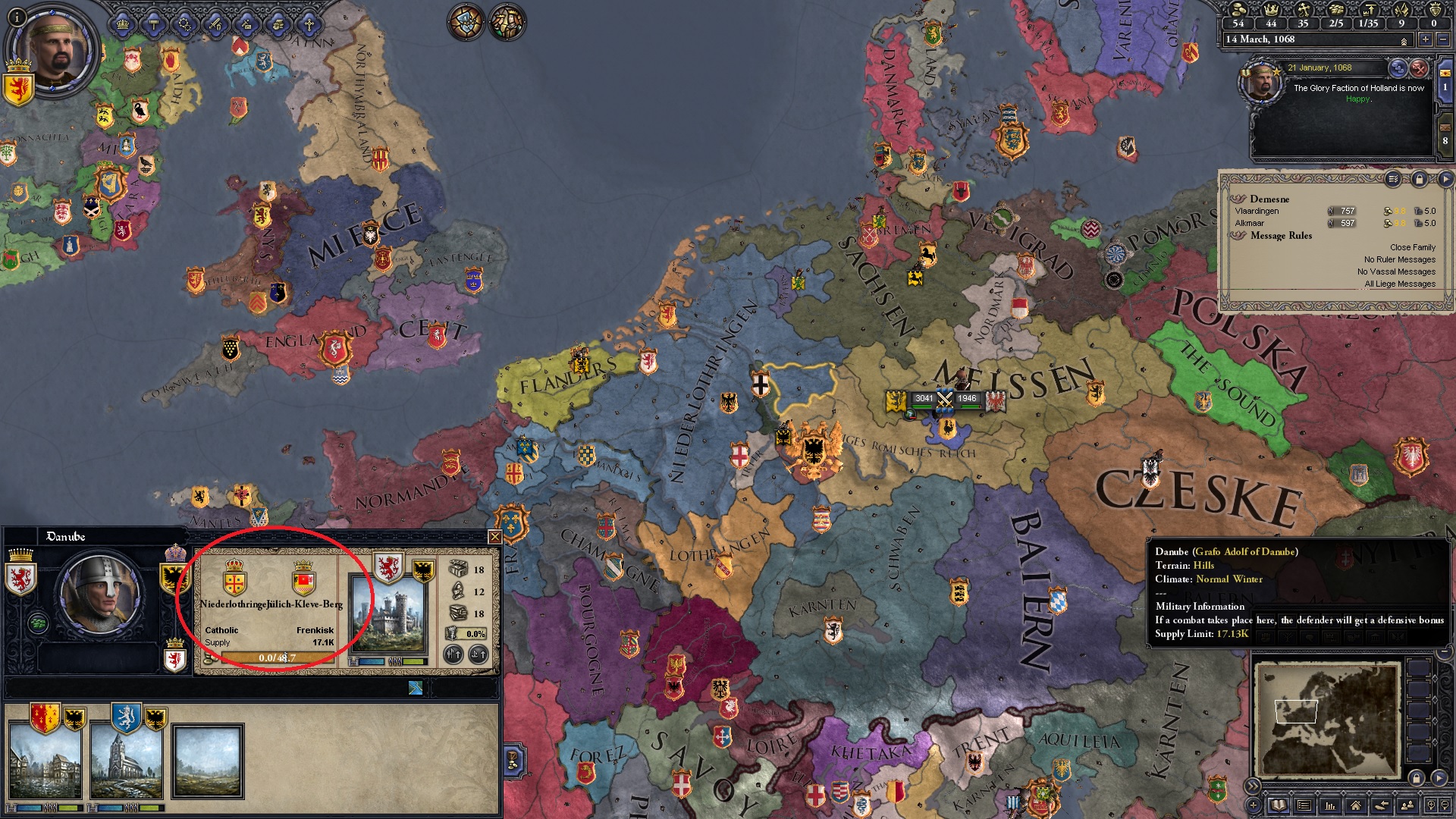Open the statistics bar-chart icon

1331,806
